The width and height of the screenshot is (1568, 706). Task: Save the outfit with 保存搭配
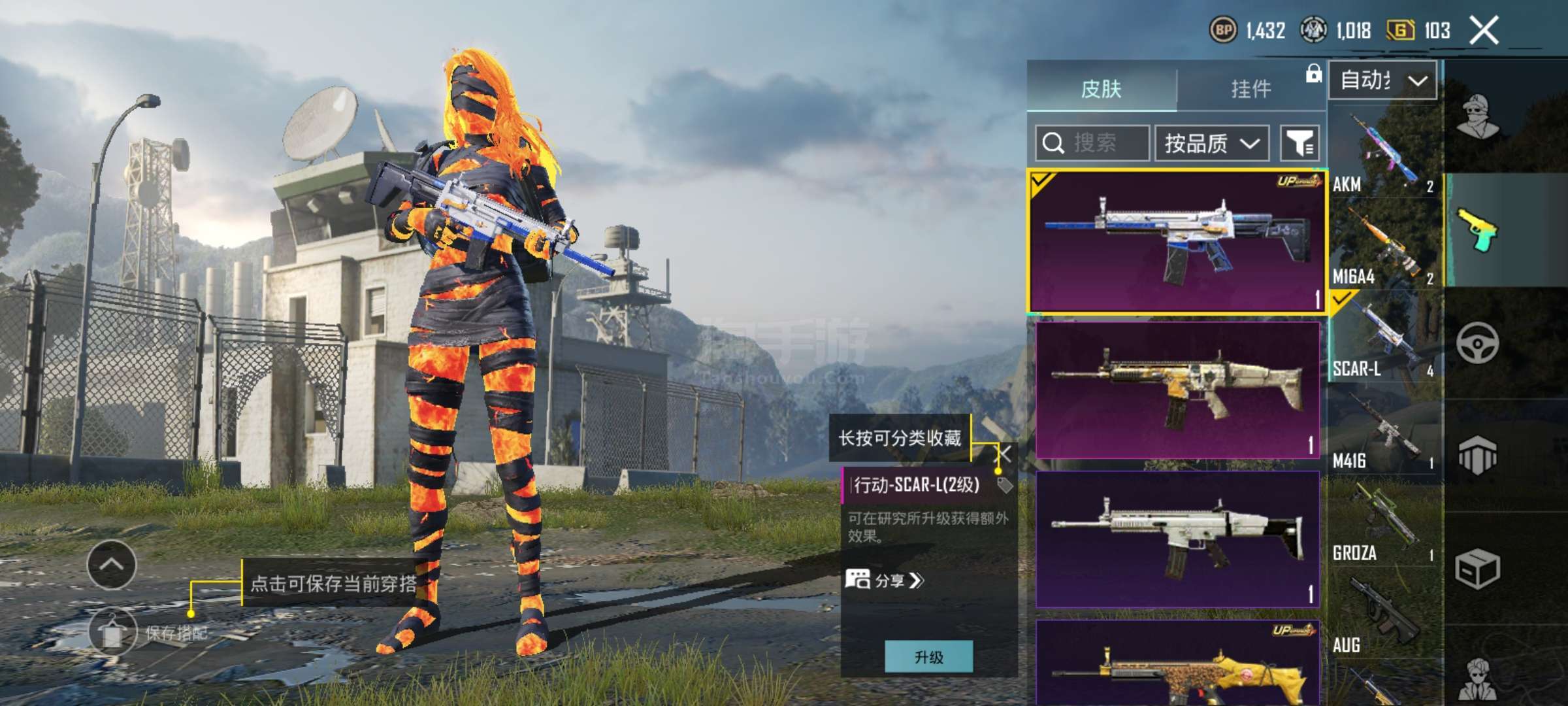click(112, 632)
